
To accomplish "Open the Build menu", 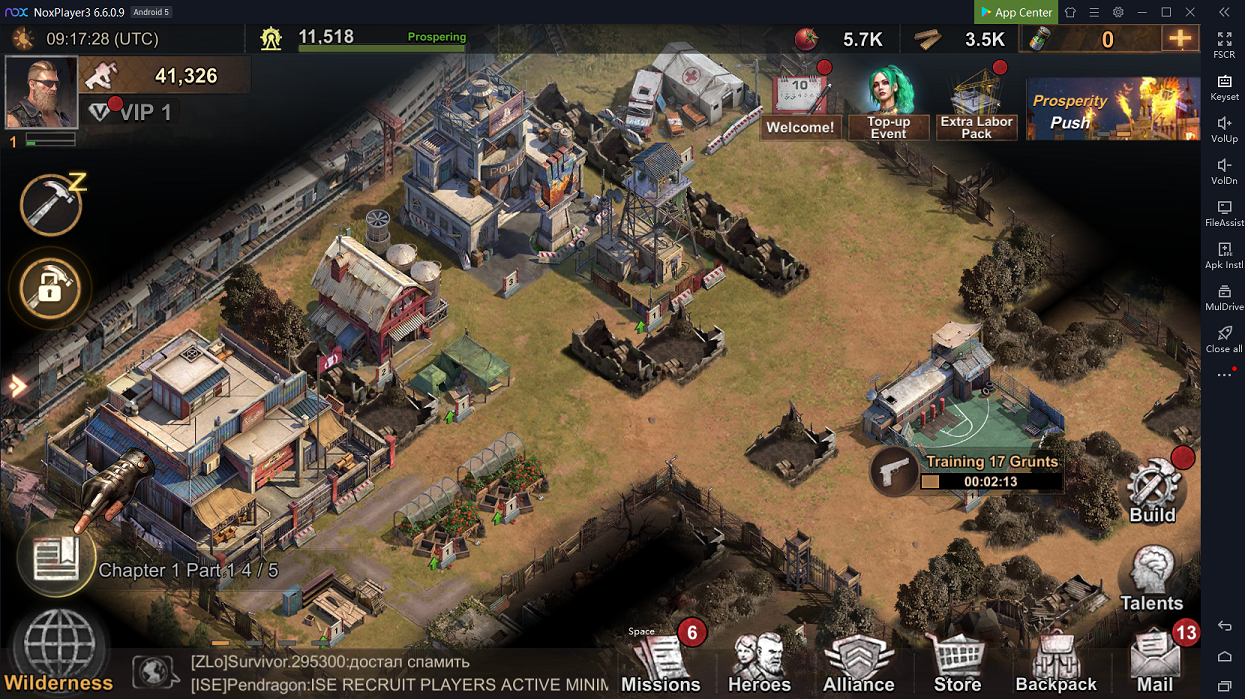I will [1153, 492].
